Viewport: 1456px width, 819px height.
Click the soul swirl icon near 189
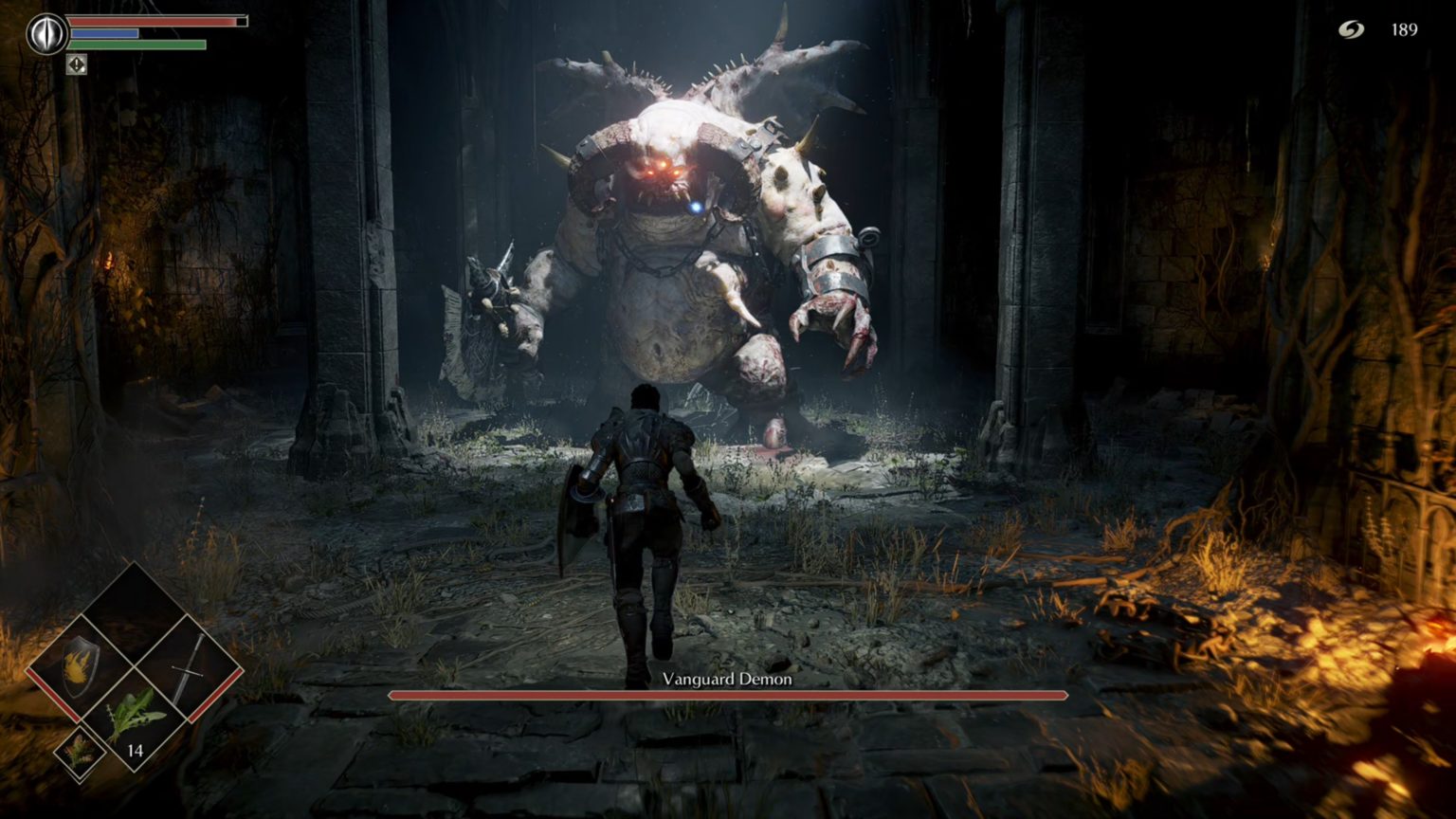pos(1353,29)
